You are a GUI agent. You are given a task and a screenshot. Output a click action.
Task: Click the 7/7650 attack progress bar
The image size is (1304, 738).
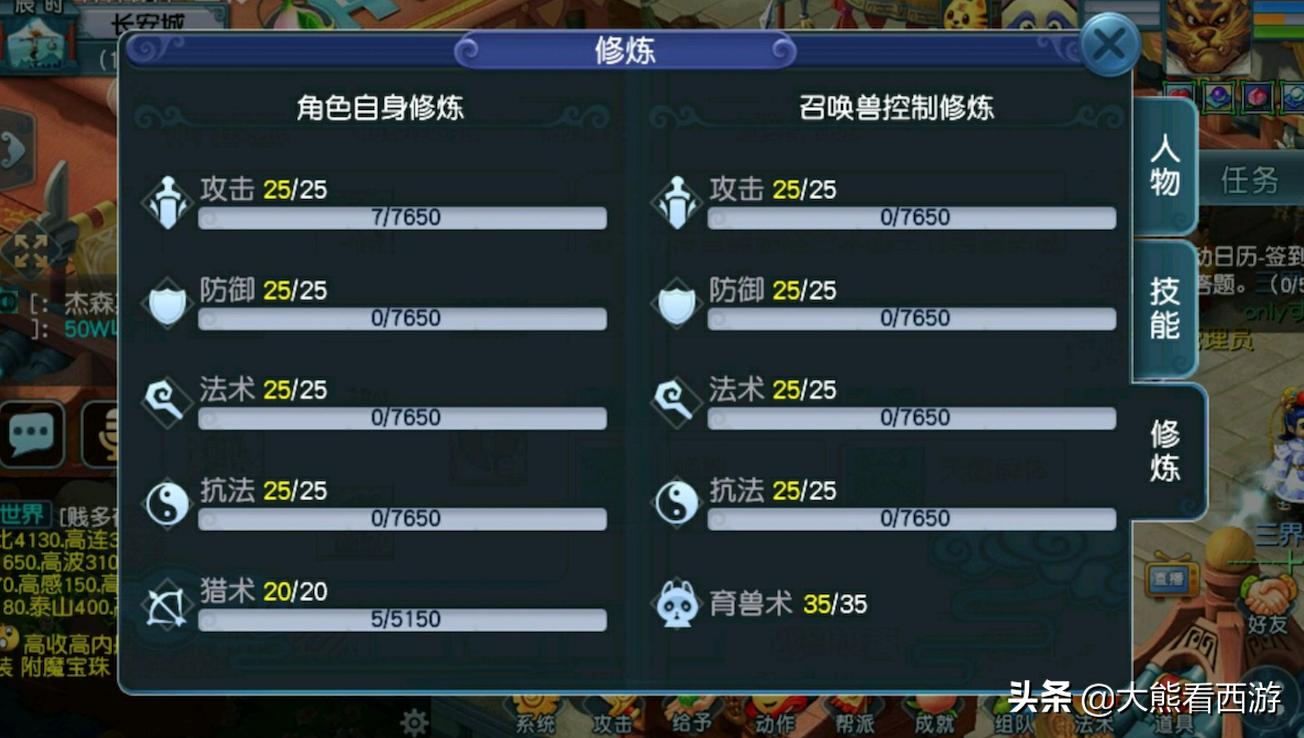[x=403, y=218]
